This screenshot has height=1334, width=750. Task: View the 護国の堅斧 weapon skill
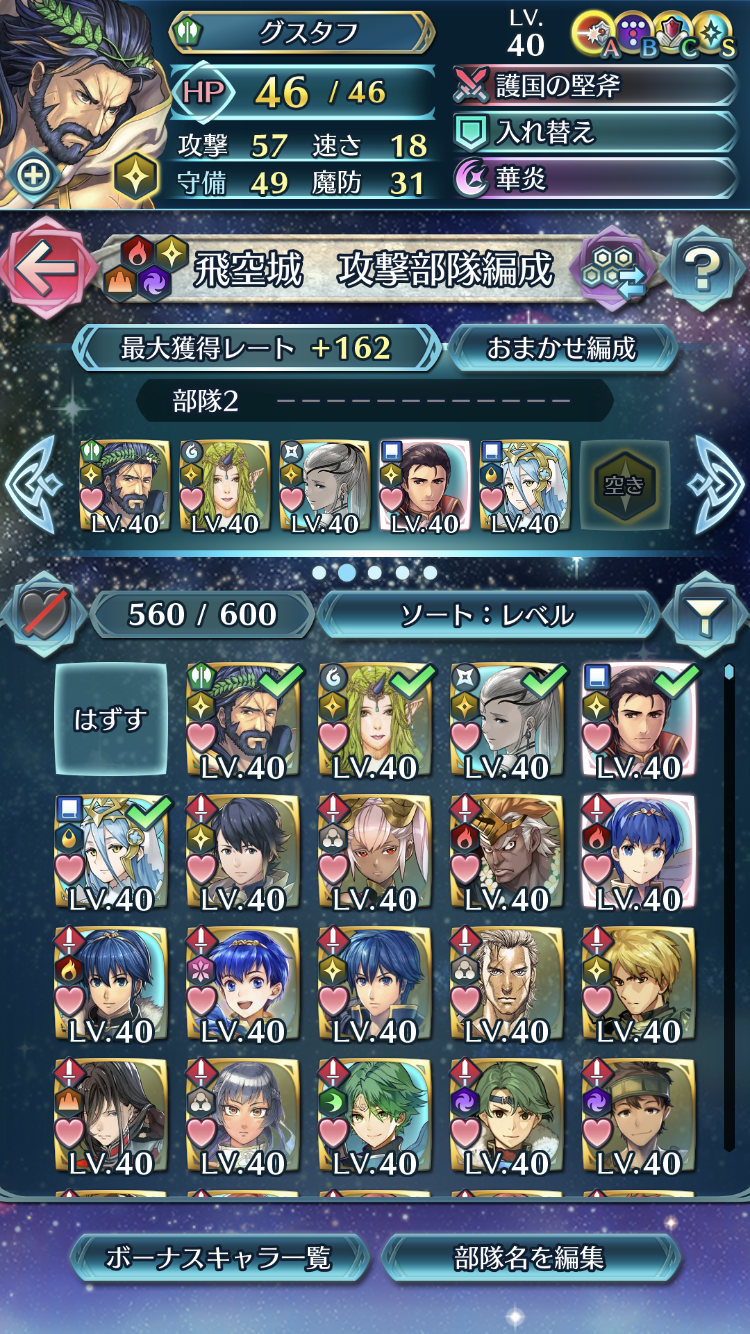click(595, 86)
